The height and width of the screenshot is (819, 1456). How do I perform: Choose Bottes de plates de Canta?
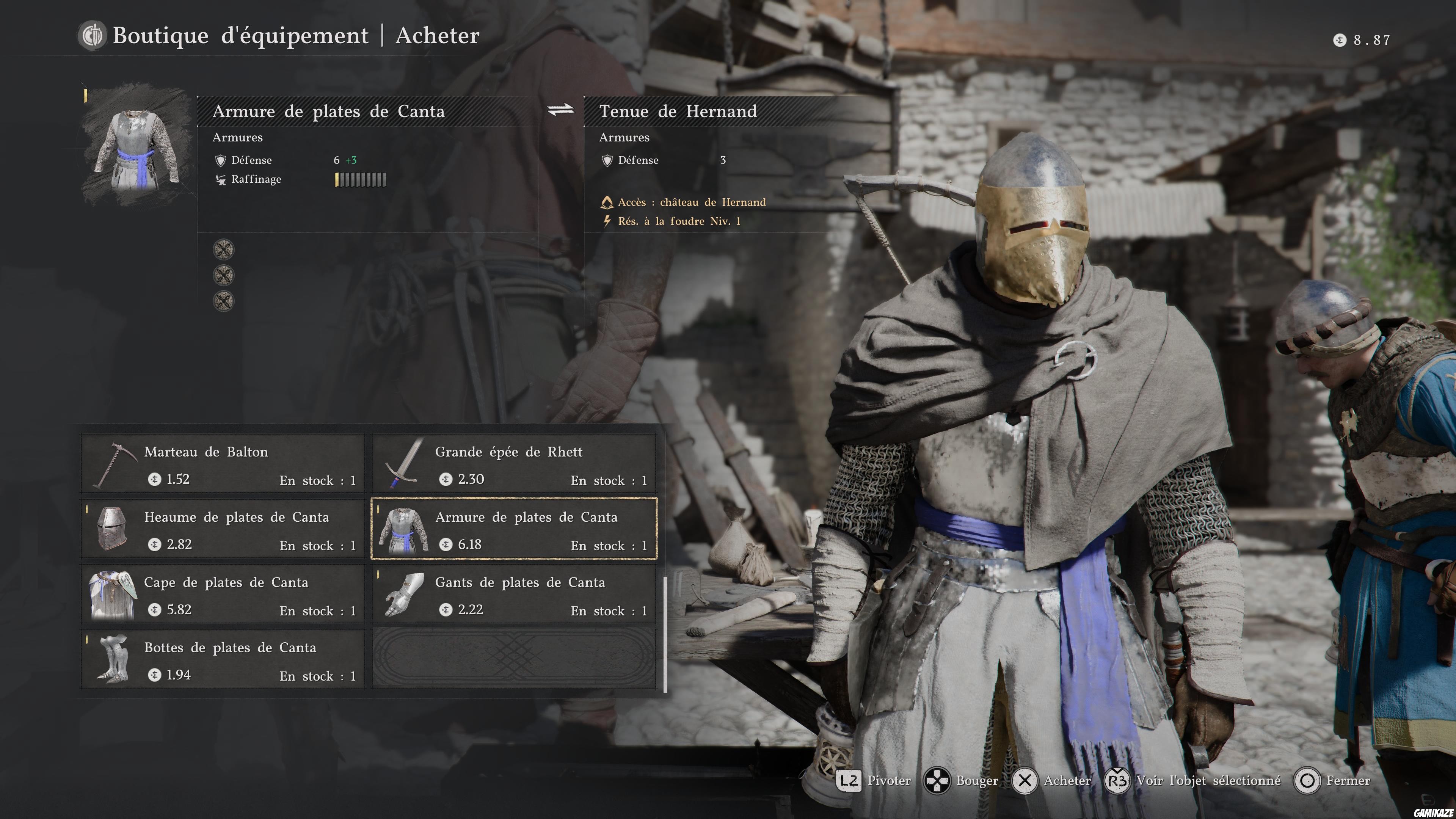tap(223, 660)
